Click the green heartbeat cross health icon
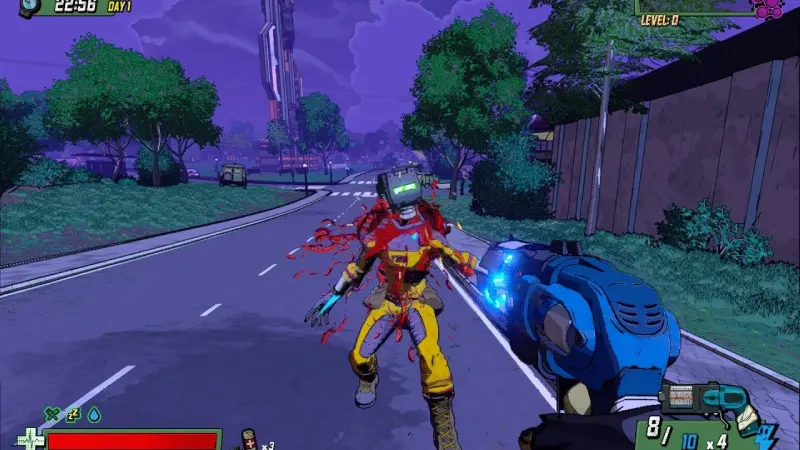The image size is (800, 450). 30,439
